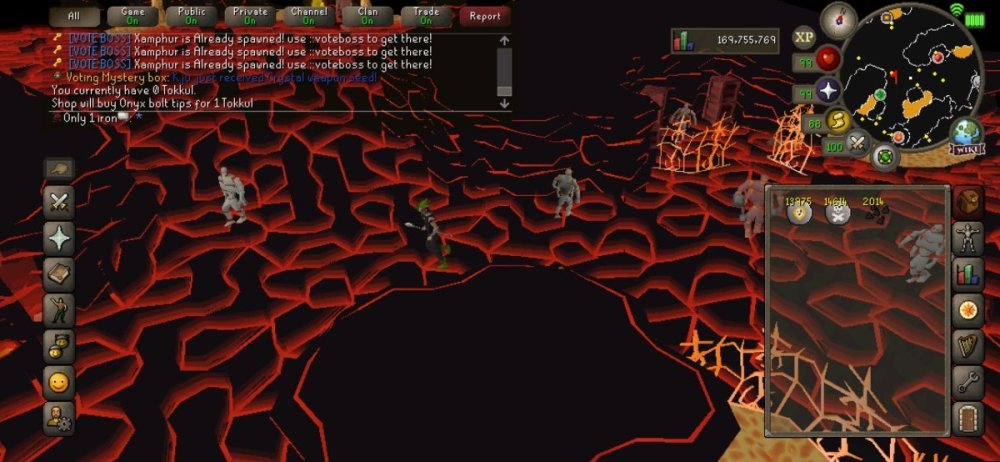Screen dimensions: 1000x462
Task: Open the Report player button
Action: (x=485, y=16)
